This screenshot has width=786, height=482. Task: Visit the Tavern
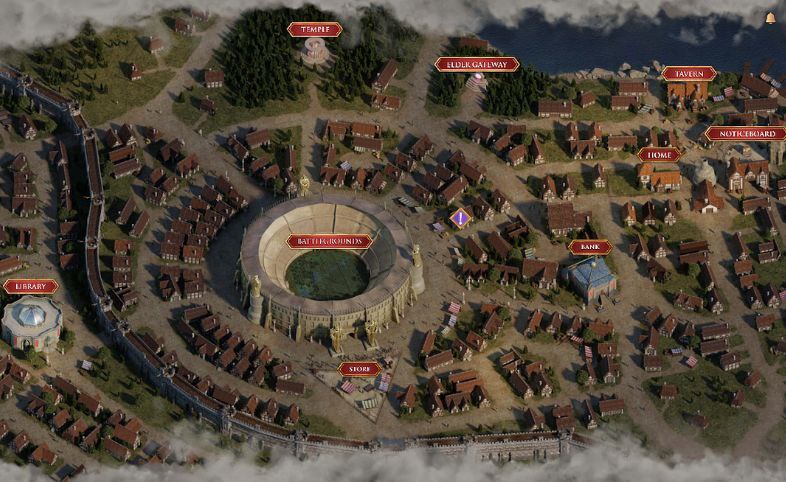click(x=688, y=73)
